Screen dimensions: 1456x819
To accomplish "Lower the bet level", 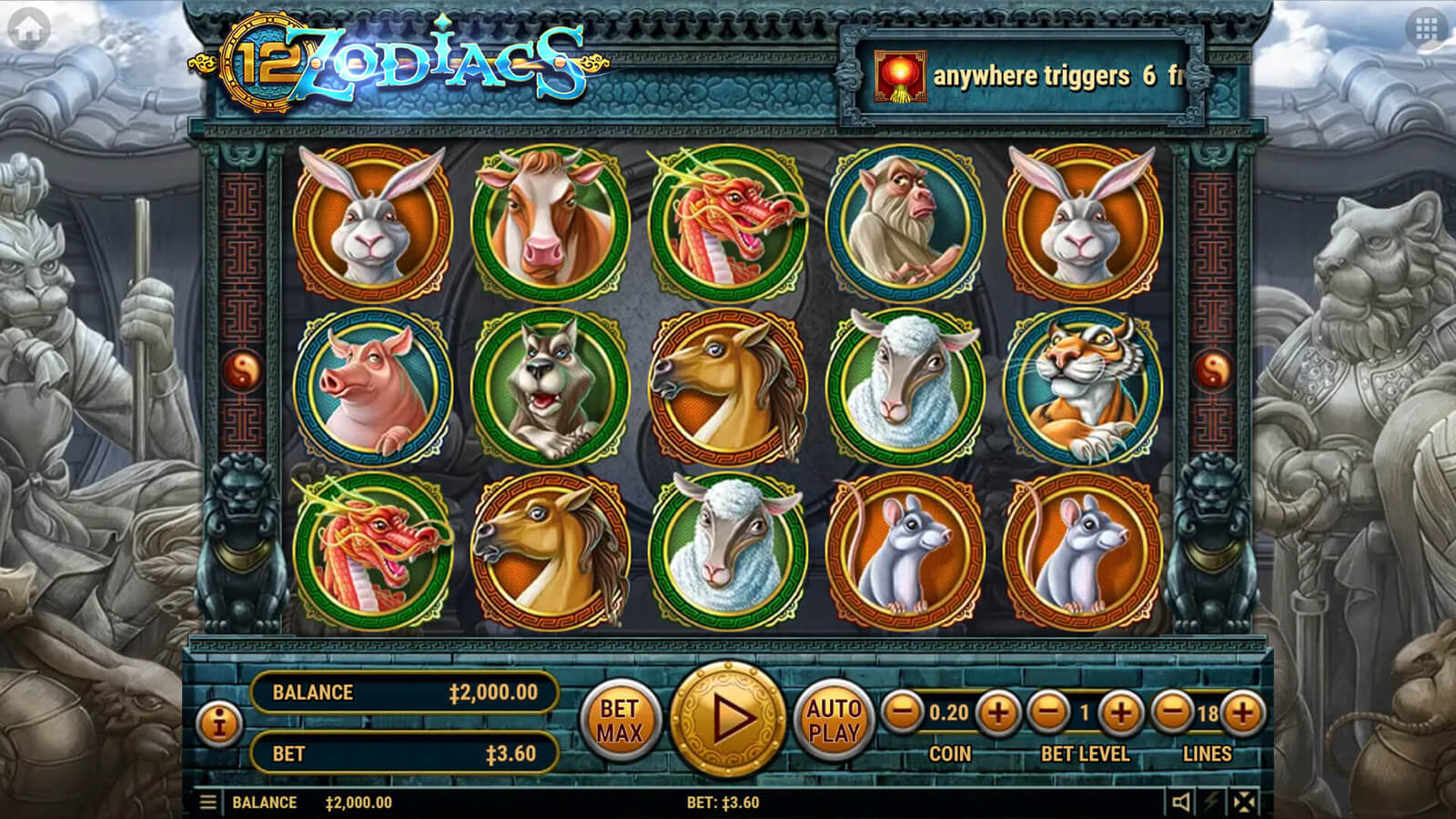I will [x=1048, y=713].
